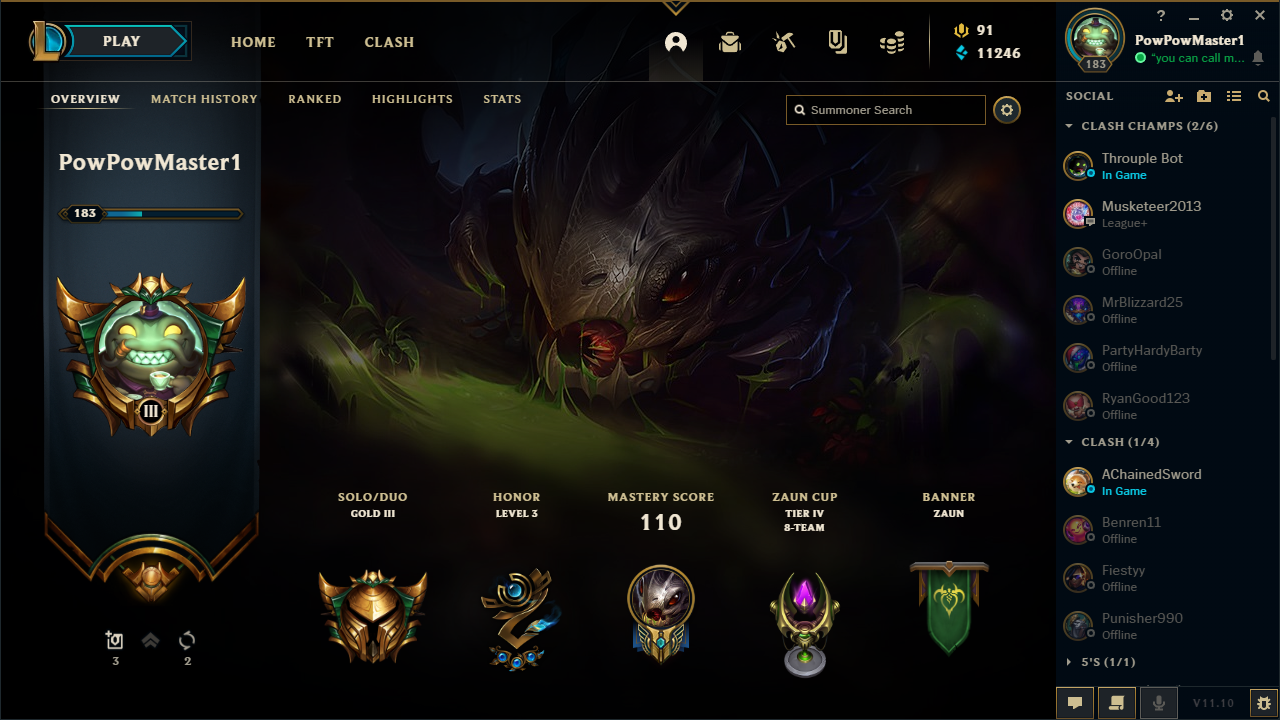The image size is (1280, 720).
Task: Open the Loot crafting page
Action: click(783, 41)
